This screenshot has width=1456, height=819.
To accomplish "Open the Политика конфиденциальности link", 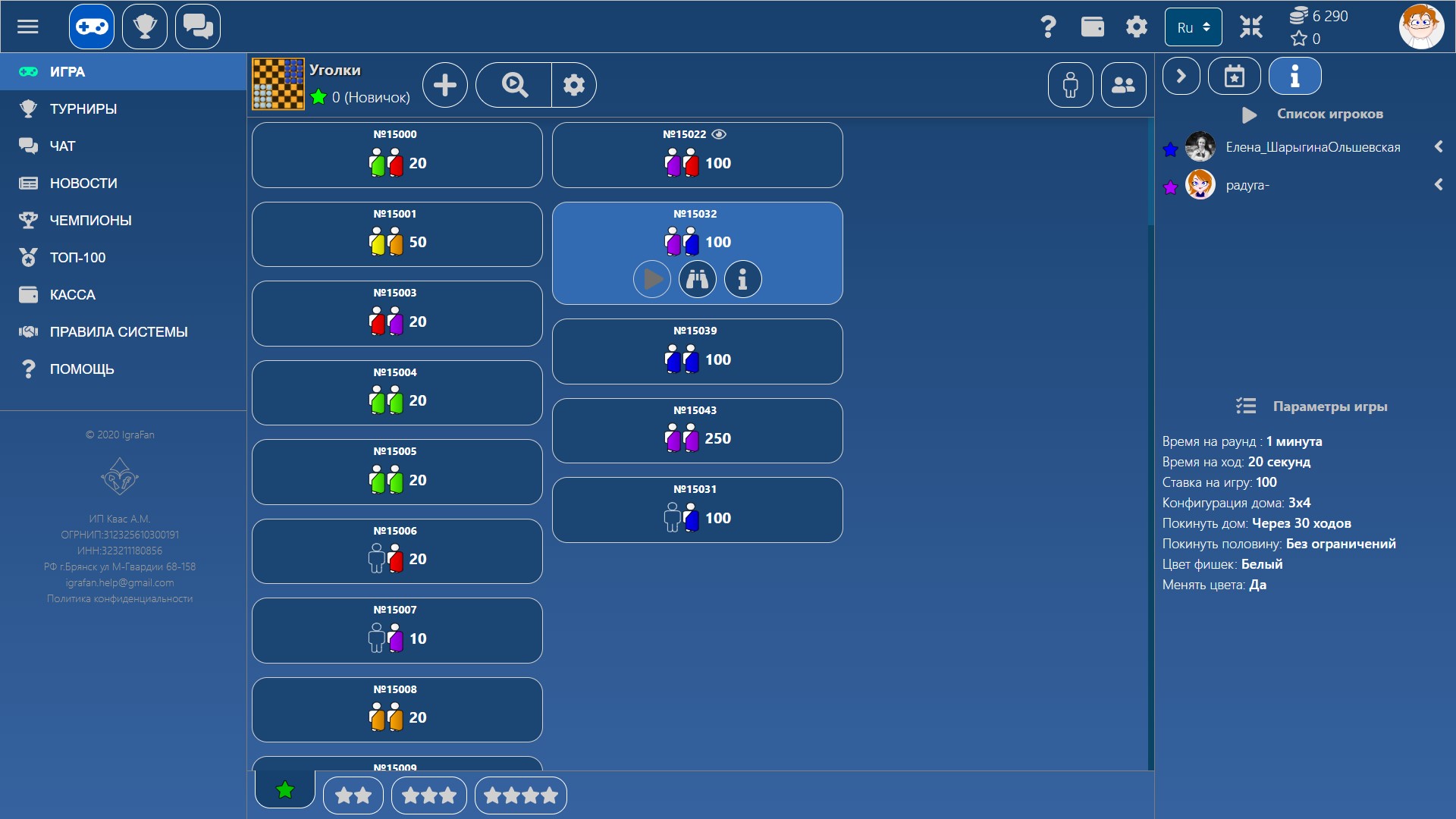I will click(x=121, y=598).
